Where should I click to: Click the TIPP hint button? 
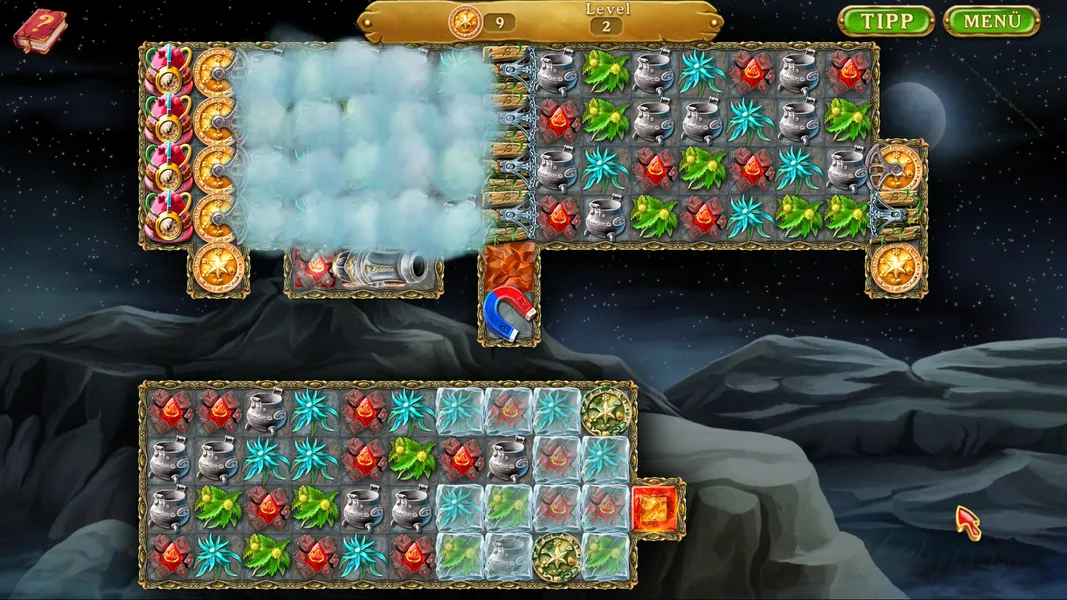(x=885, y=21)
